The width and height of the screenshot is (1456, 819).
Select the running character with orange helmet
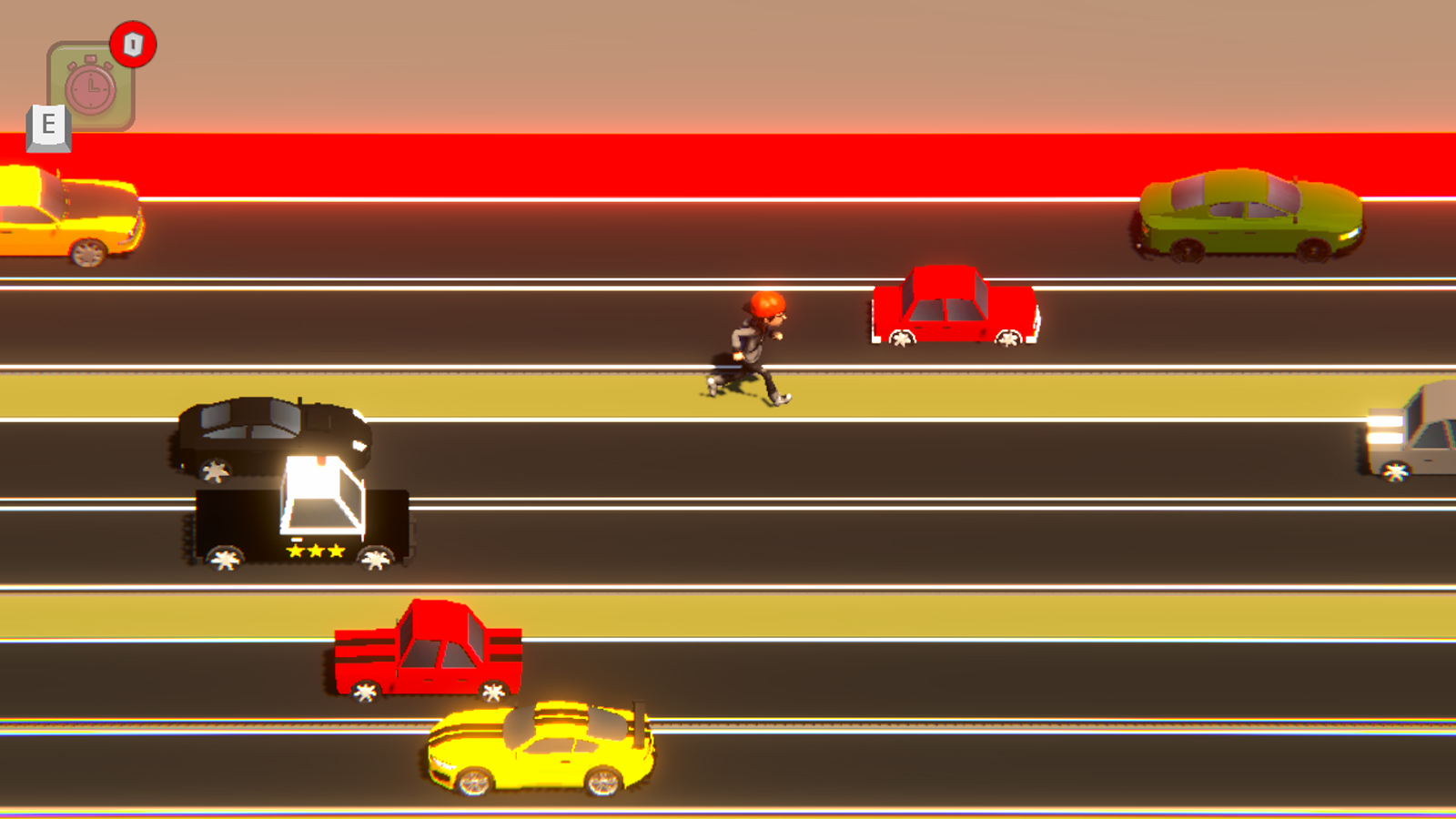(758, 346)
